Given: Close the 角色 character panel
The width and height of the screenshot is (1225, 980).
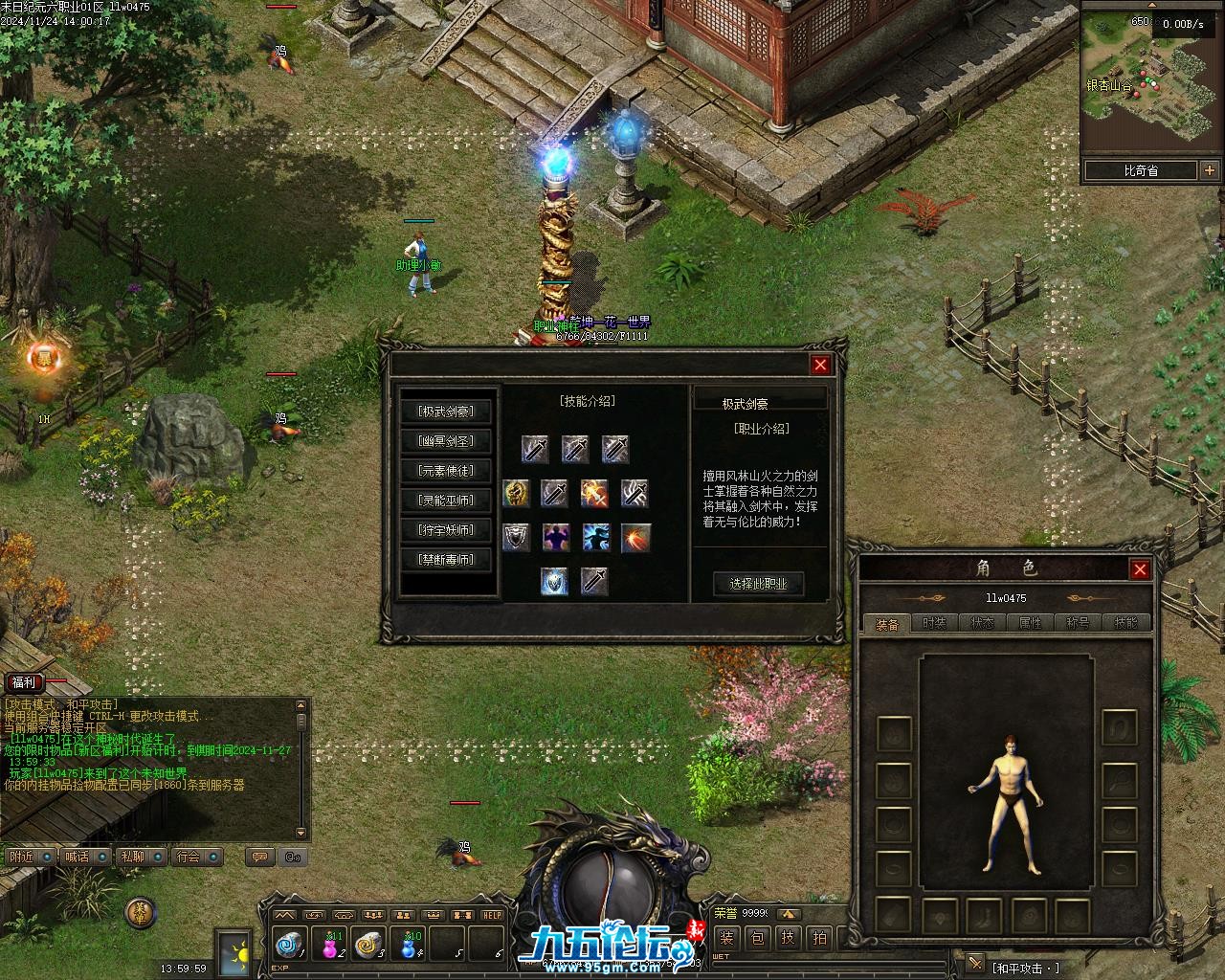Looking at the screenshot, I should pyautogui.click(x=1139, y=569).
